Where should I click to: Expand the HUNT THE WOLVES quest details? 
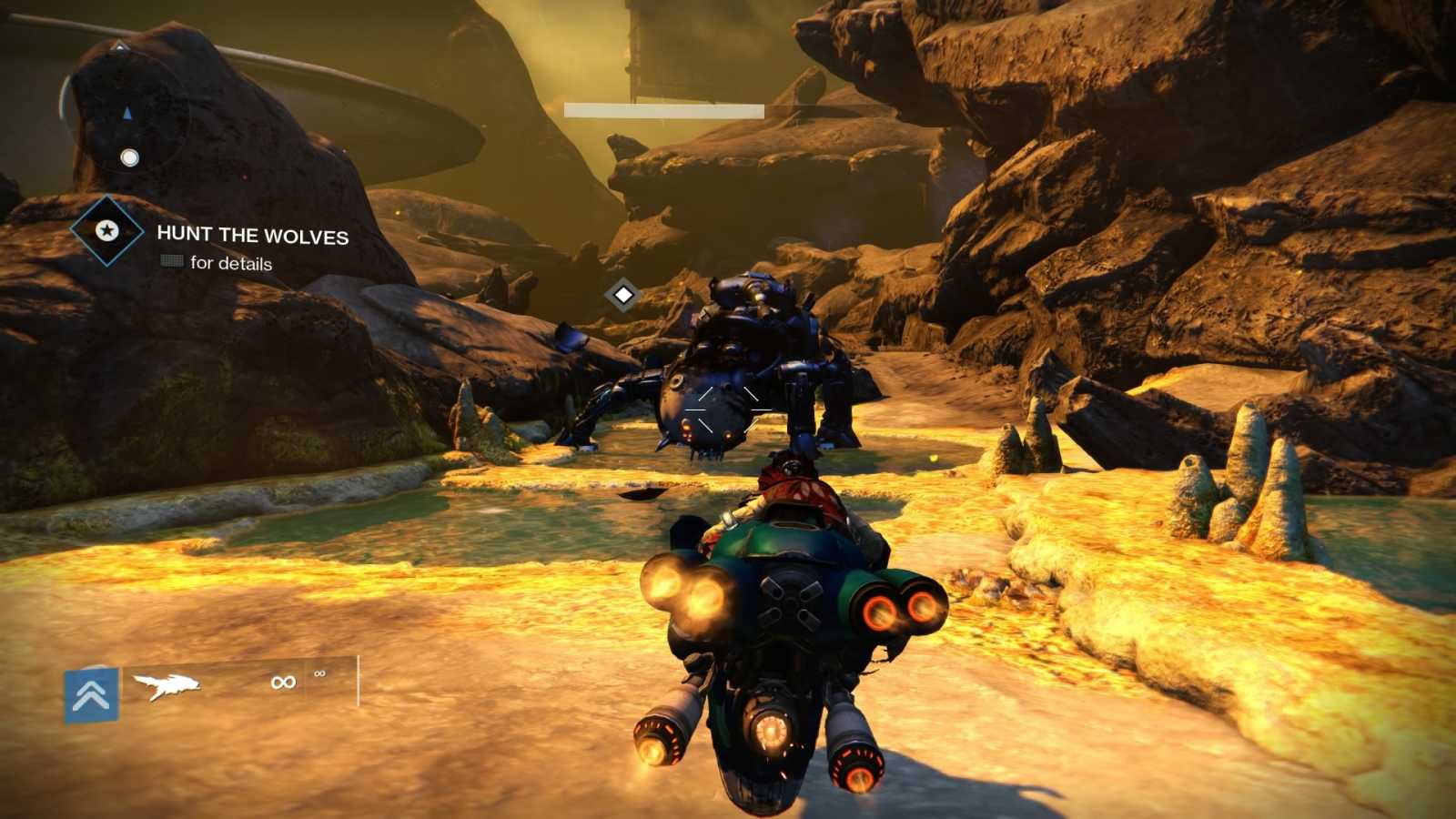[229, 264]
